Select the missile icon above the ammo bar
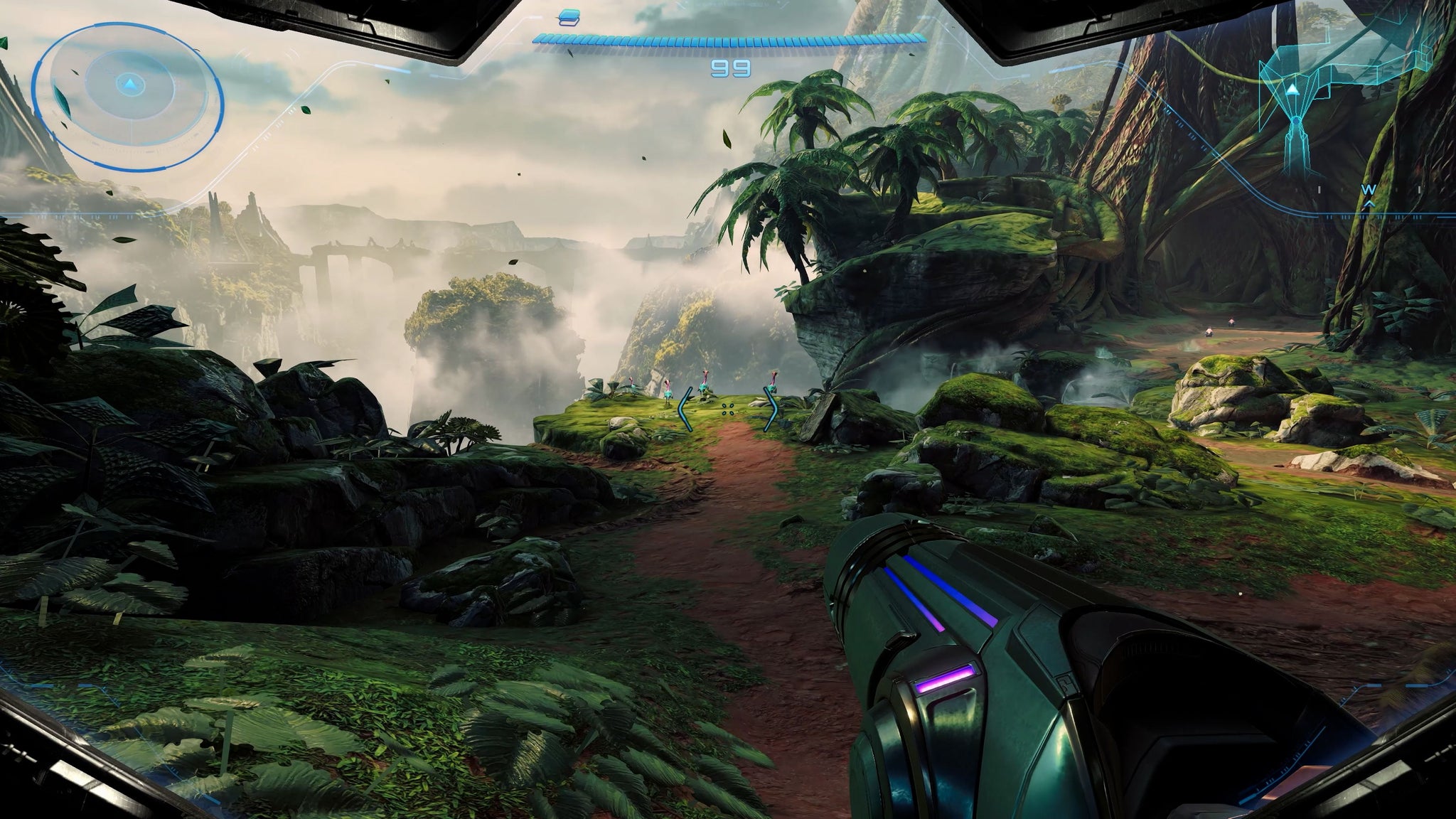Viewport: 1456px width, 819px height. [x=569, y=17]
